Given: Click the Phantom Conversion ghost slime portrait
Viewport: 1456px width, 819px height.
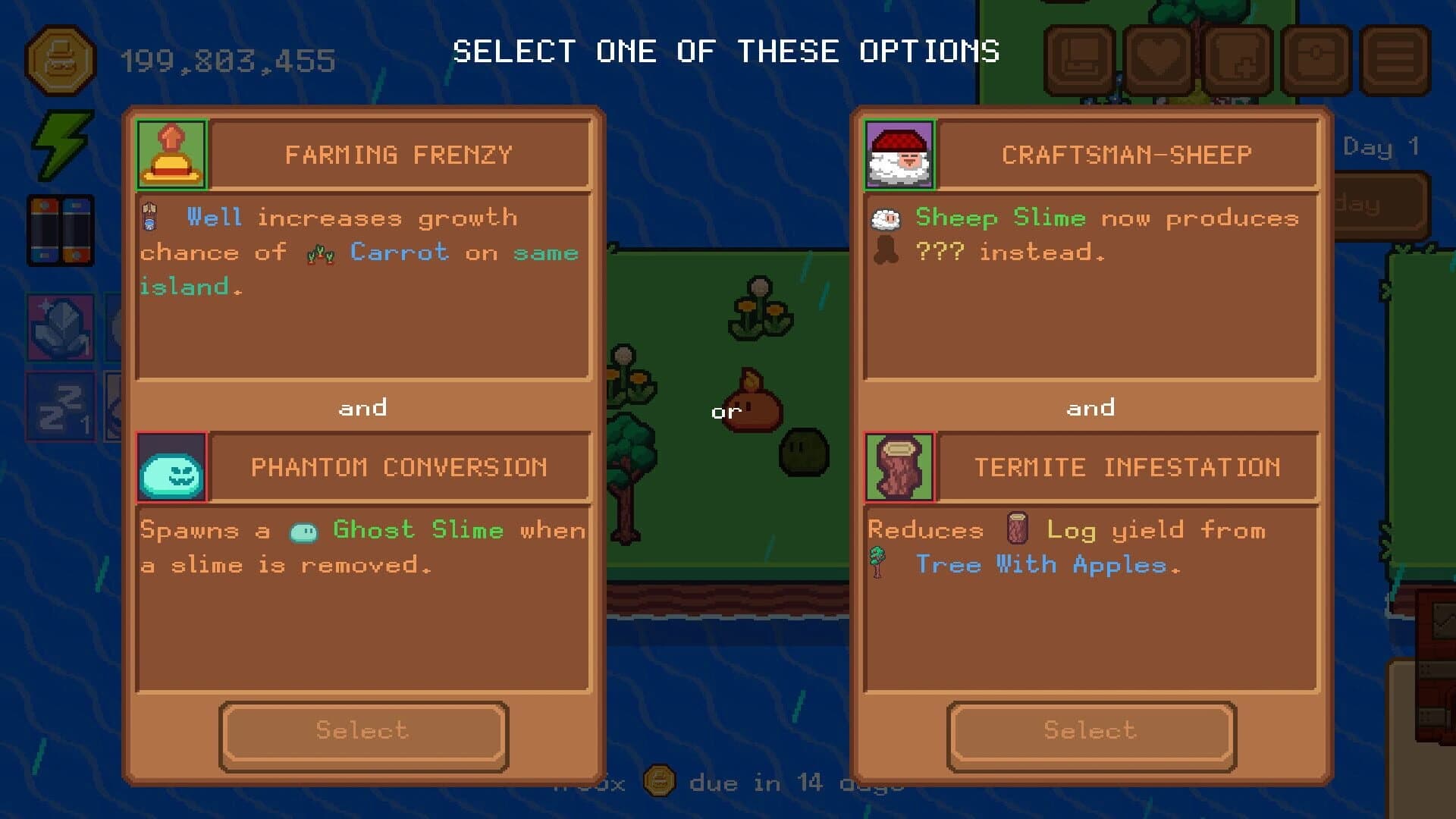Looking at the screenshot, I should (x=171, y=467).
